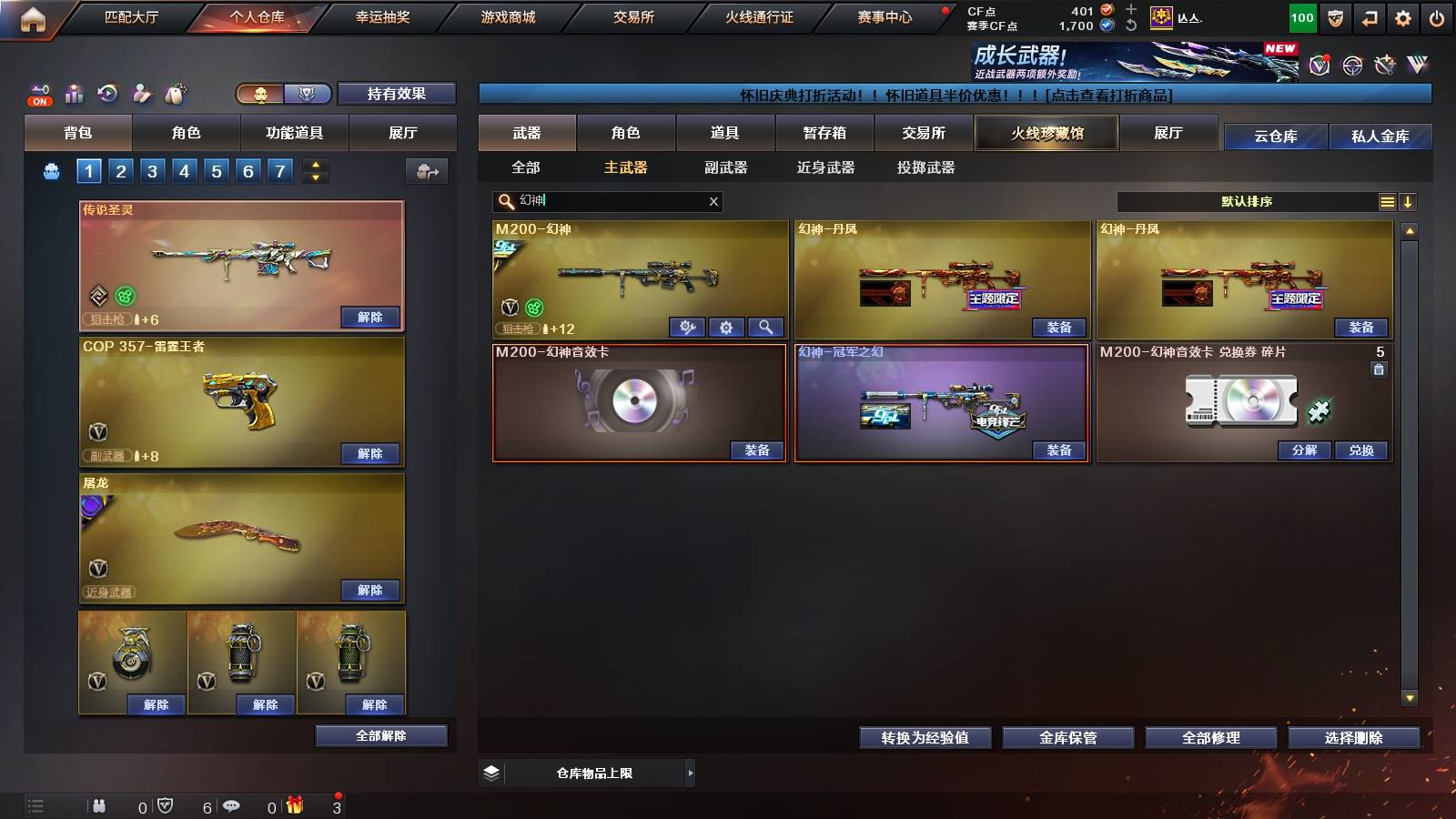Open the 赛事中心 menu item
Screen dimensions: 1456x819
pos(885,16)
